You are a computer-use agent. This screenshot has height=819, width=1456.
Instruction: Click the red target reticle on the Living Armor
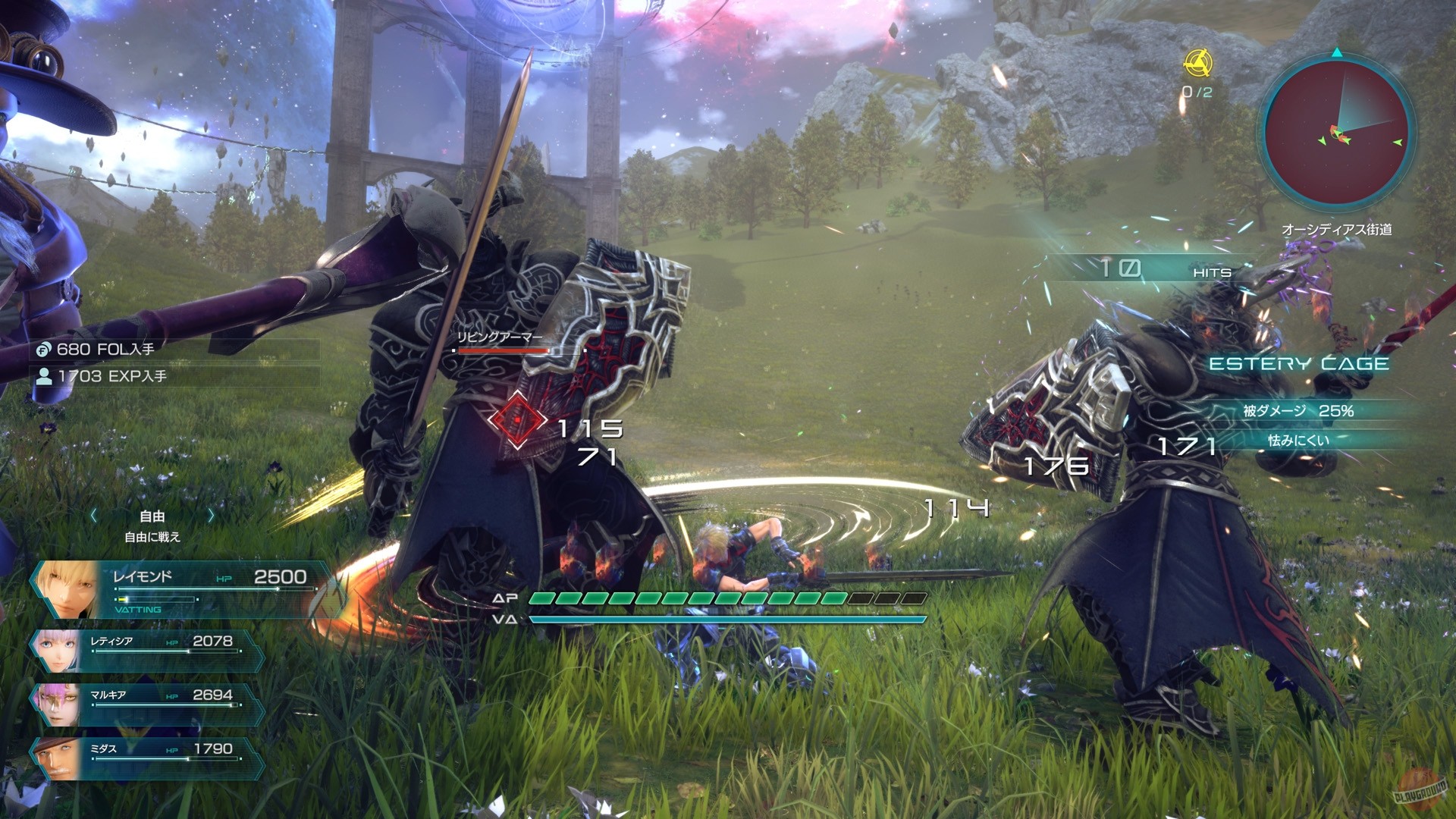click(516, 419)
